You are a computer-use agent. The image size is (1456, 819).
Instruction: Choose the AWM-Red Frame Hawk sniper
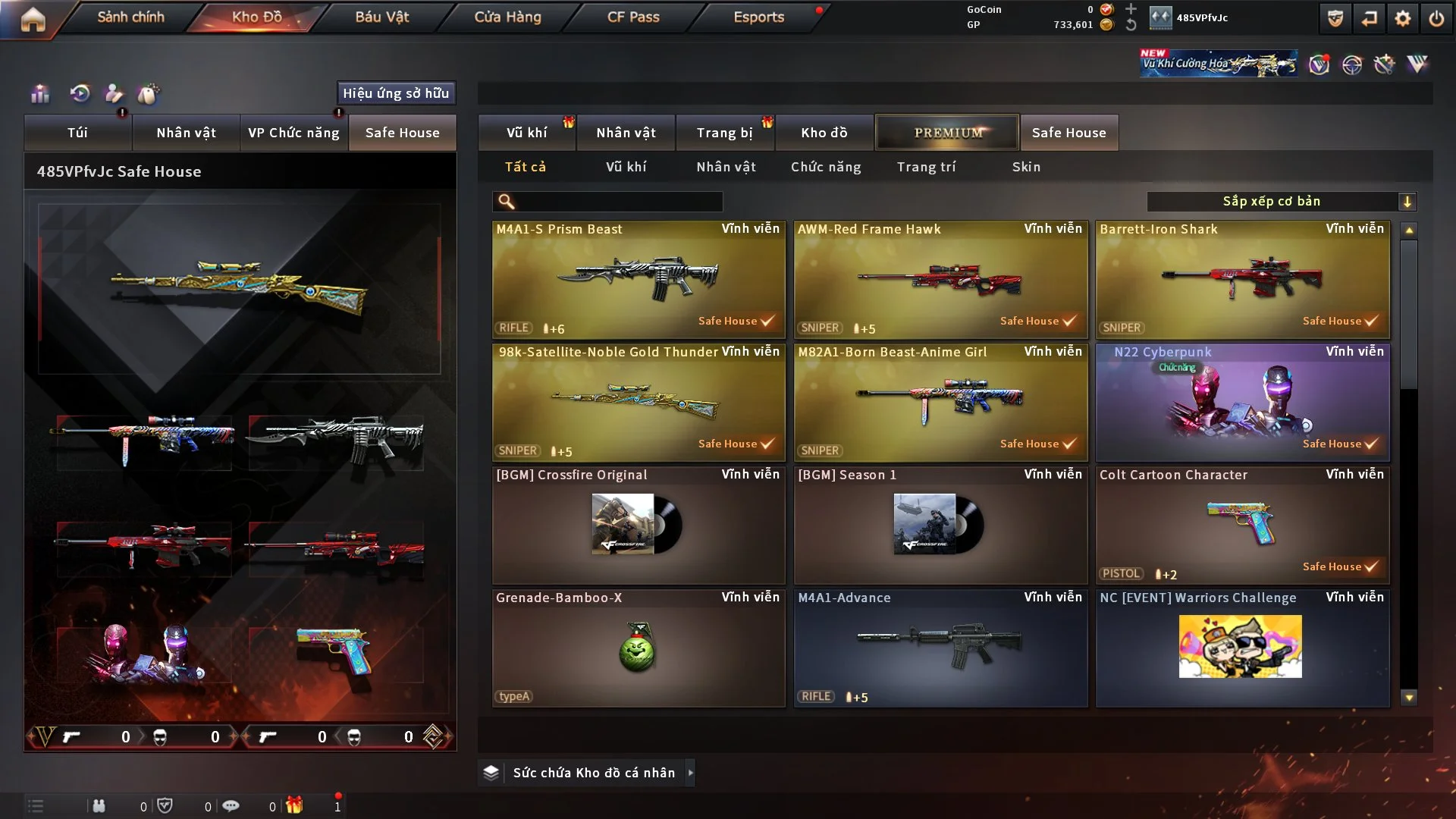940,279
